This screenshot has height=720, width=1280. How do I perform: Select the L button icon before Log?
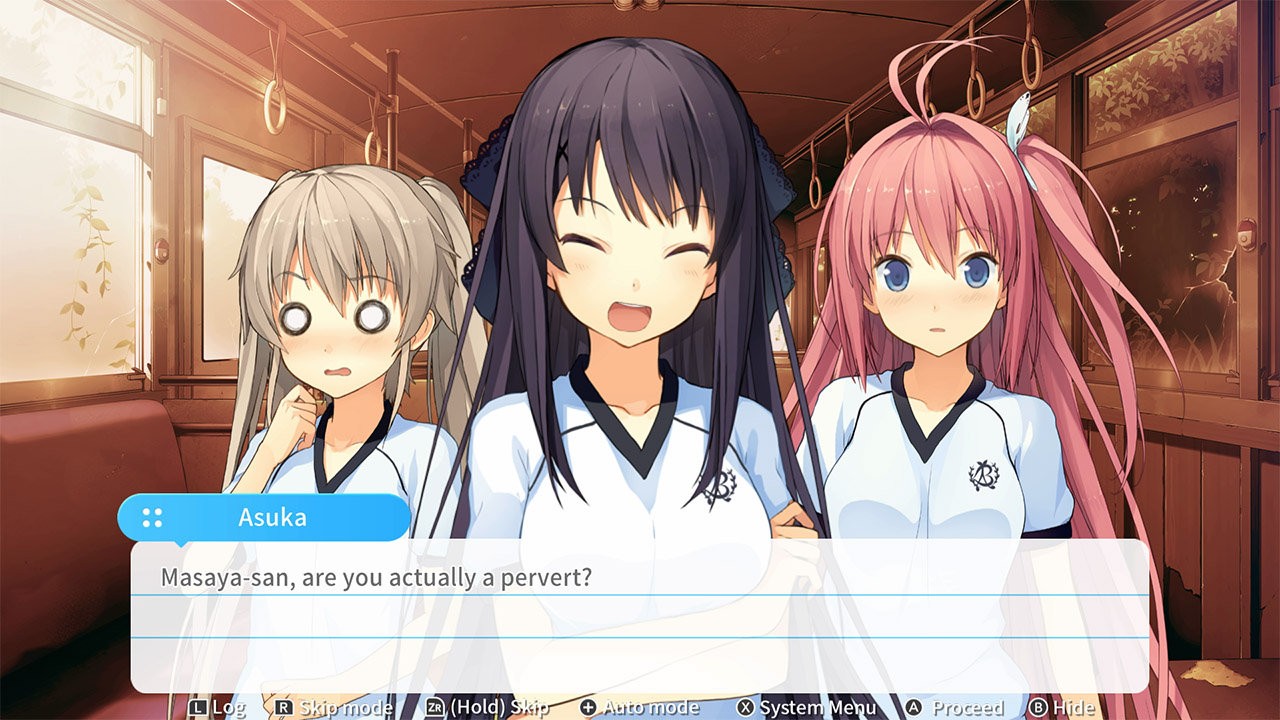[x=198, y=707]
